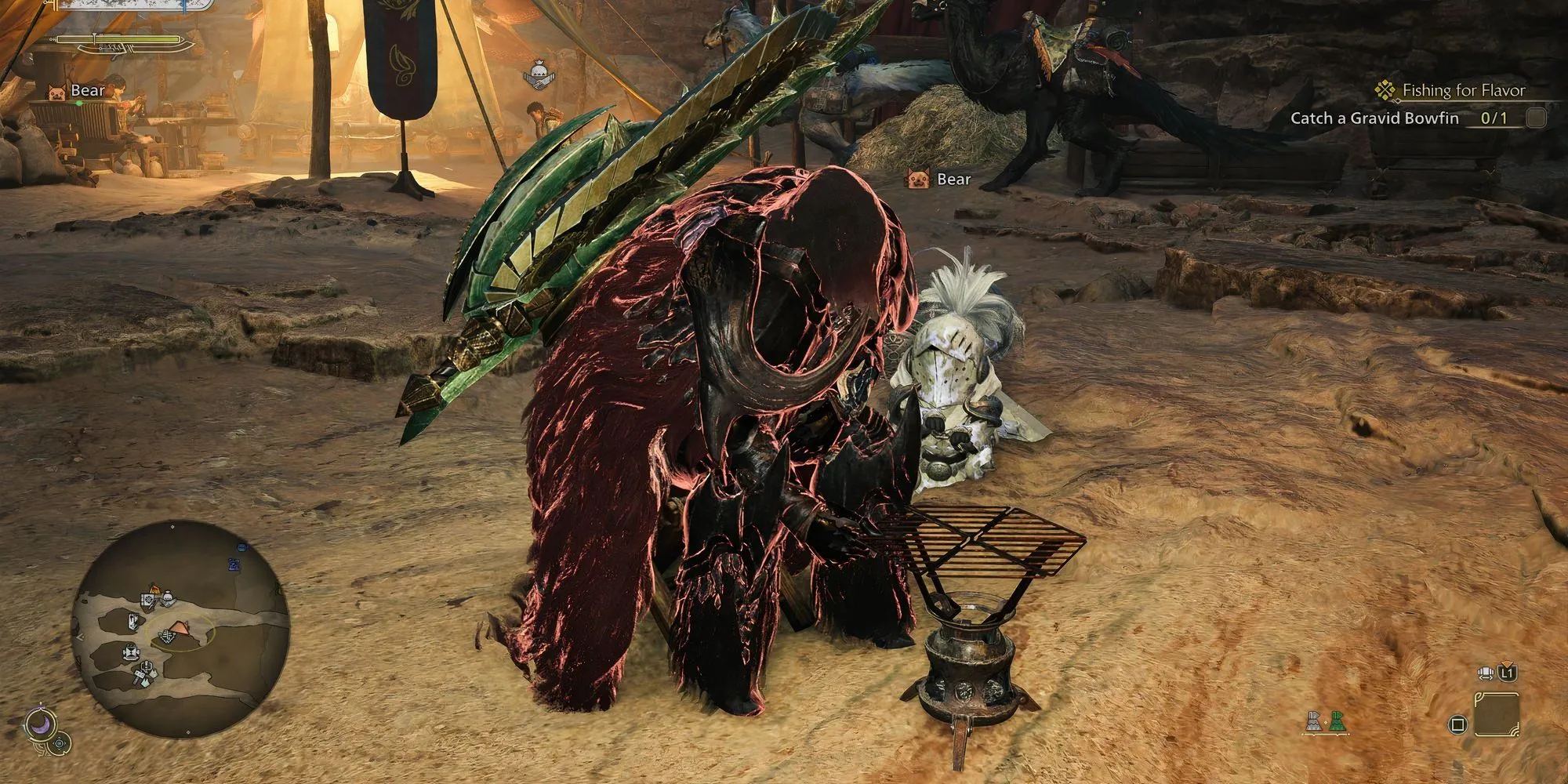Click the environment icon below the moon

(x=60, y=743)
